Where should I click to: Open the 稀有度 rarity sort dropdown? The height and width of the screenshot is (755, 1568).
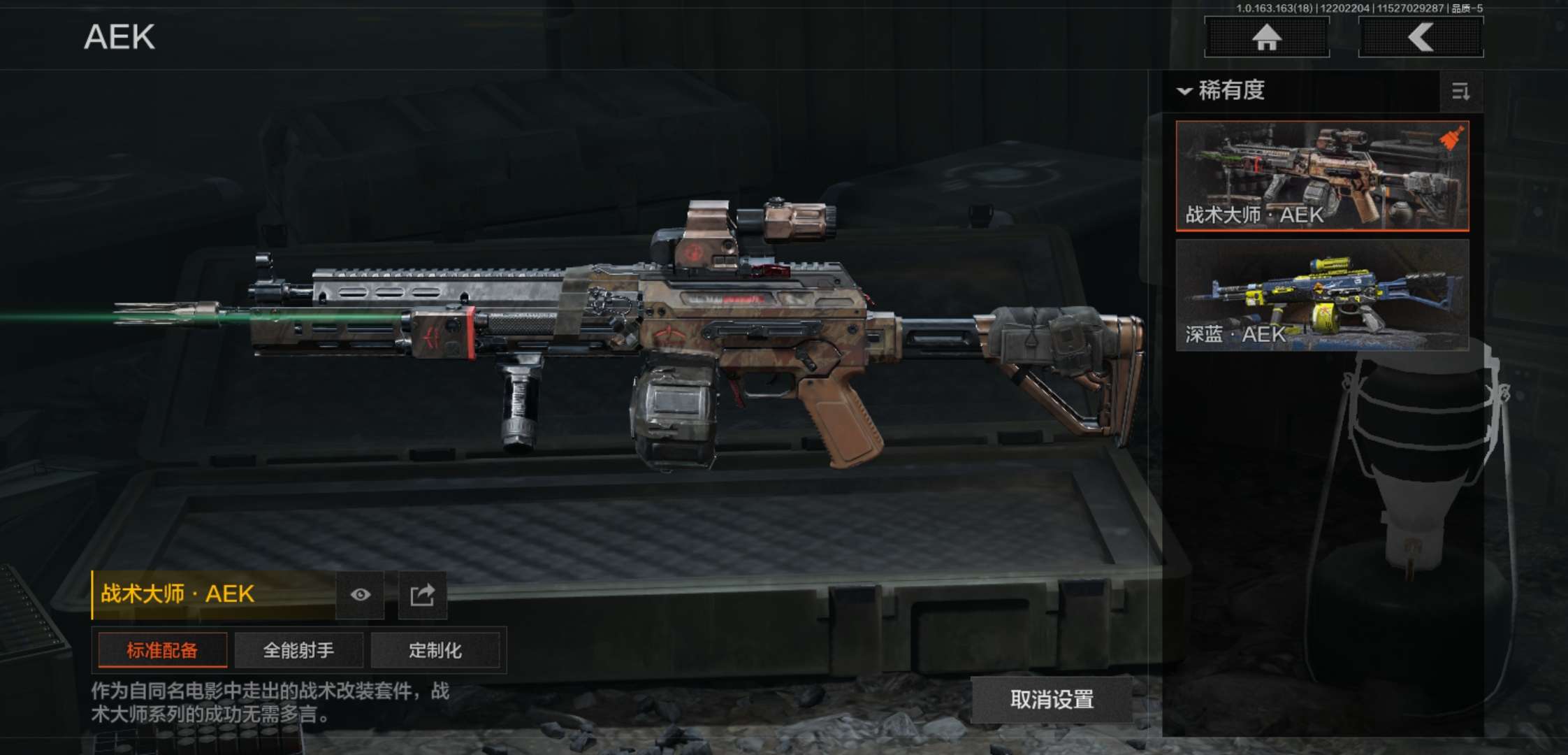[x=1223, y=91]
